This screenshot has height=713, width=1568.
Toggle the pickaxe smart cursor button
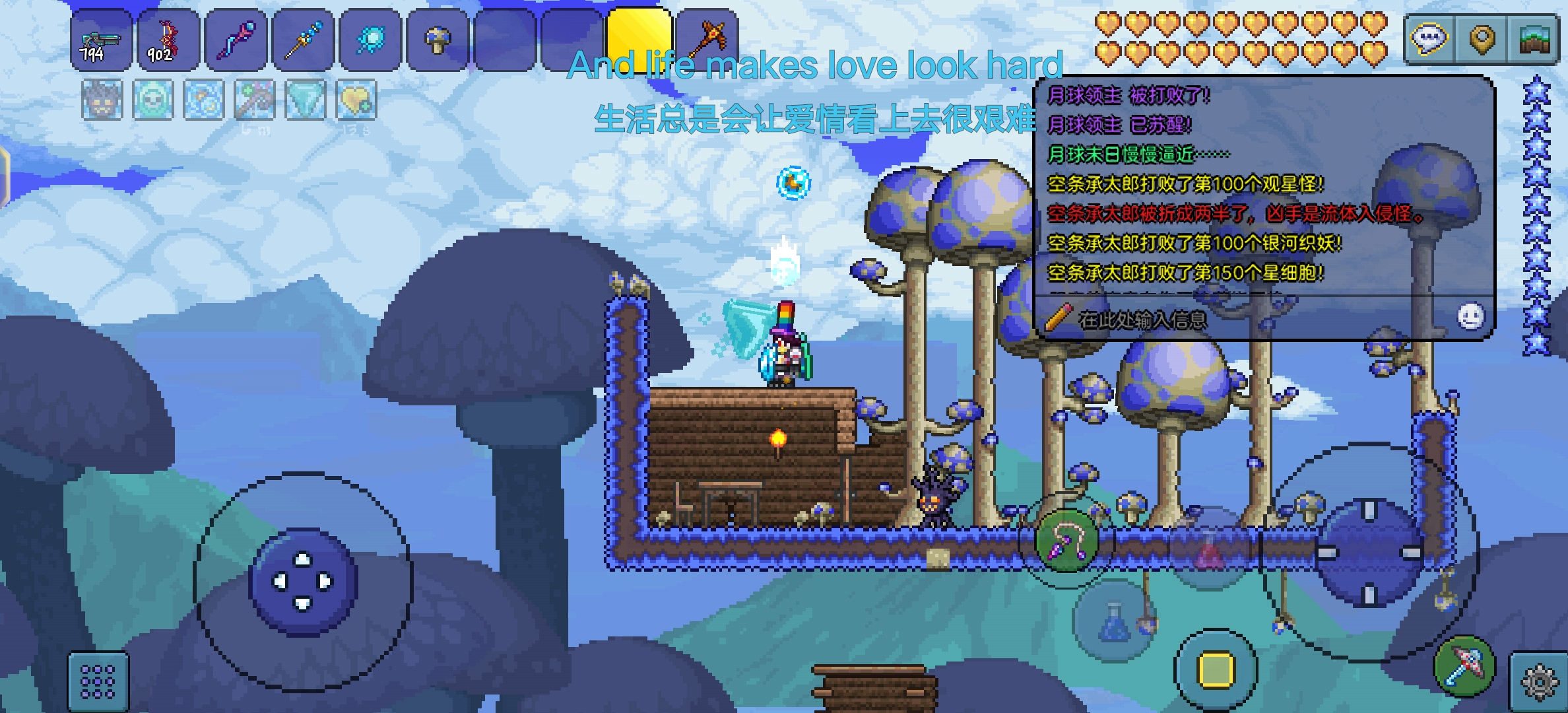pos(1464,665)
